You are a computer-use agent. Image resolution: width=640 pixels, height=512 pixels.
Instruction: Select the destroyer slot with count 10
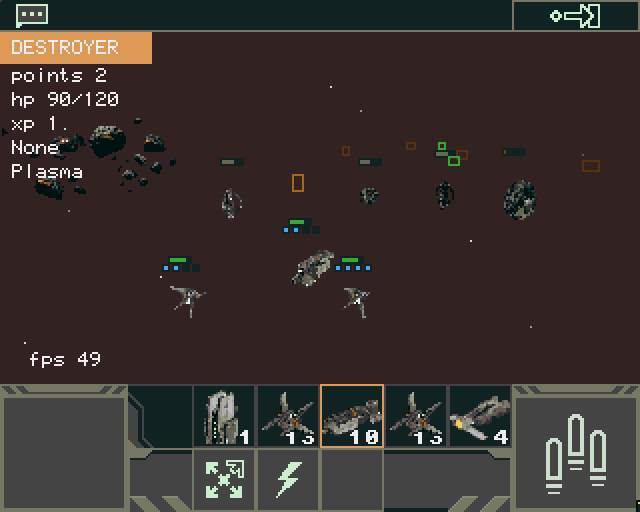point(352,416)
